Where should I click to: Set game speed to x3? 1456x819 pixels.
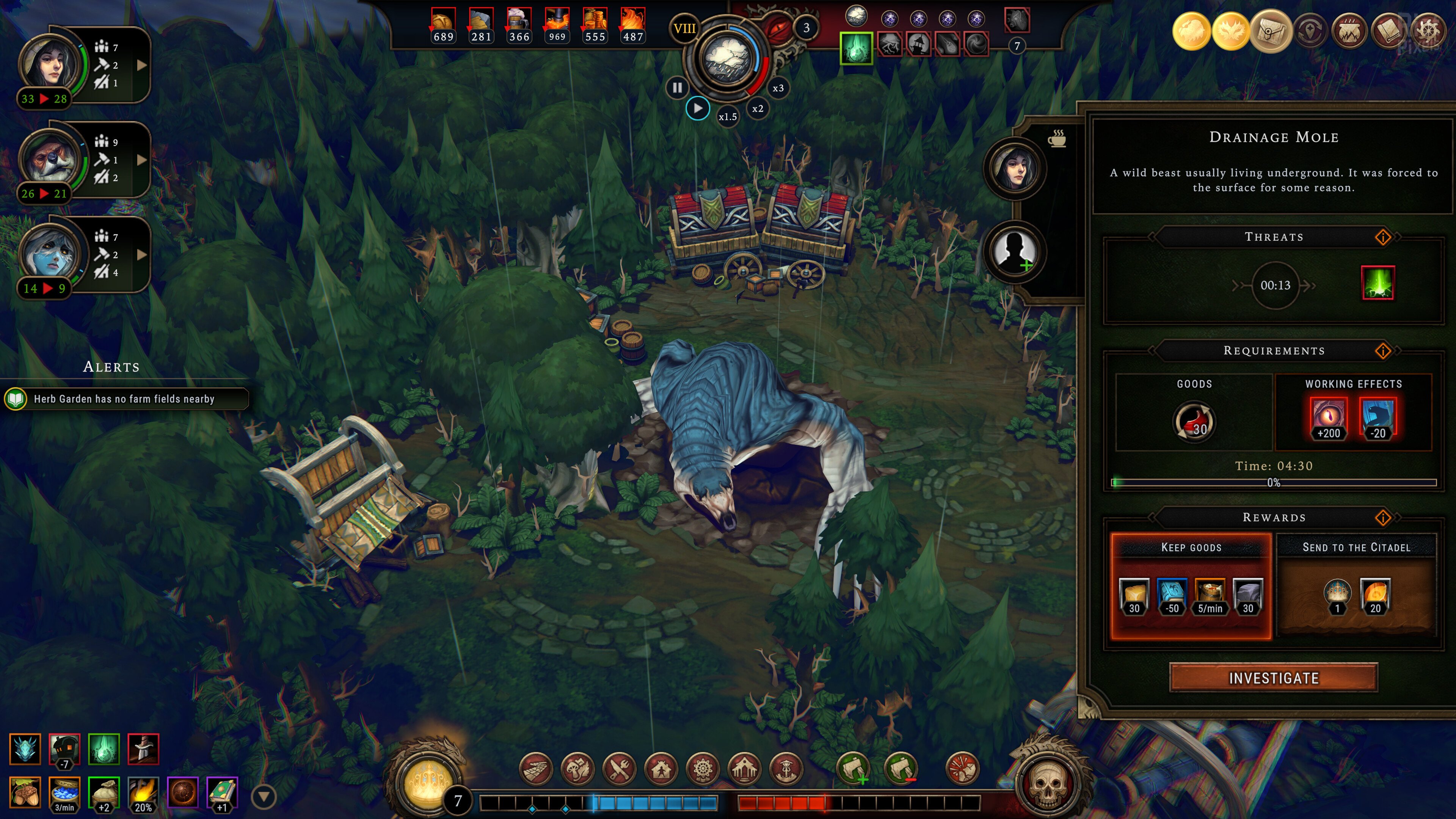pyautogui.click(x=778, y=88)
